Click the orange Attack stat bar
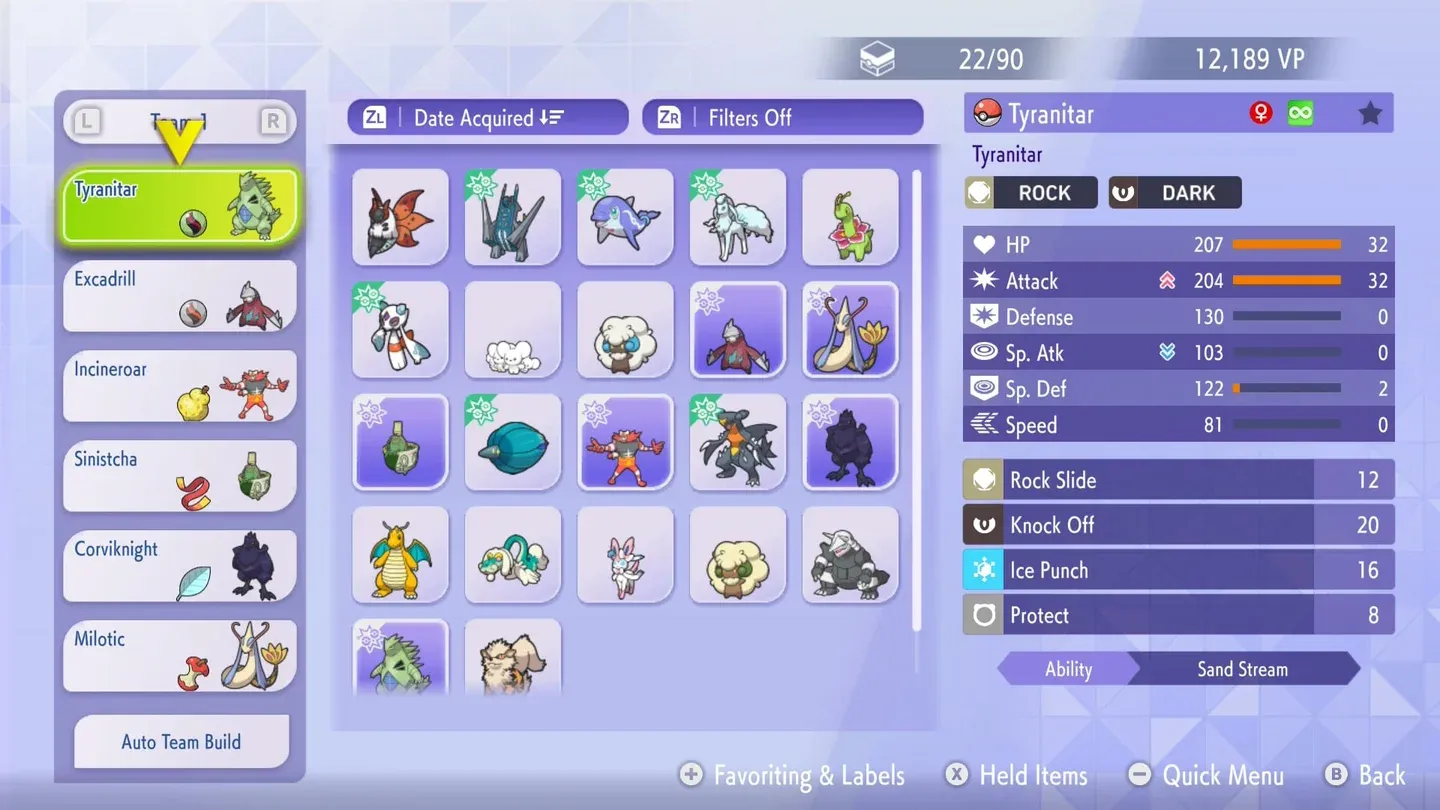The height and width of the screenshot is (810, 1440). pyautogui.click(x=1288, y=281)
